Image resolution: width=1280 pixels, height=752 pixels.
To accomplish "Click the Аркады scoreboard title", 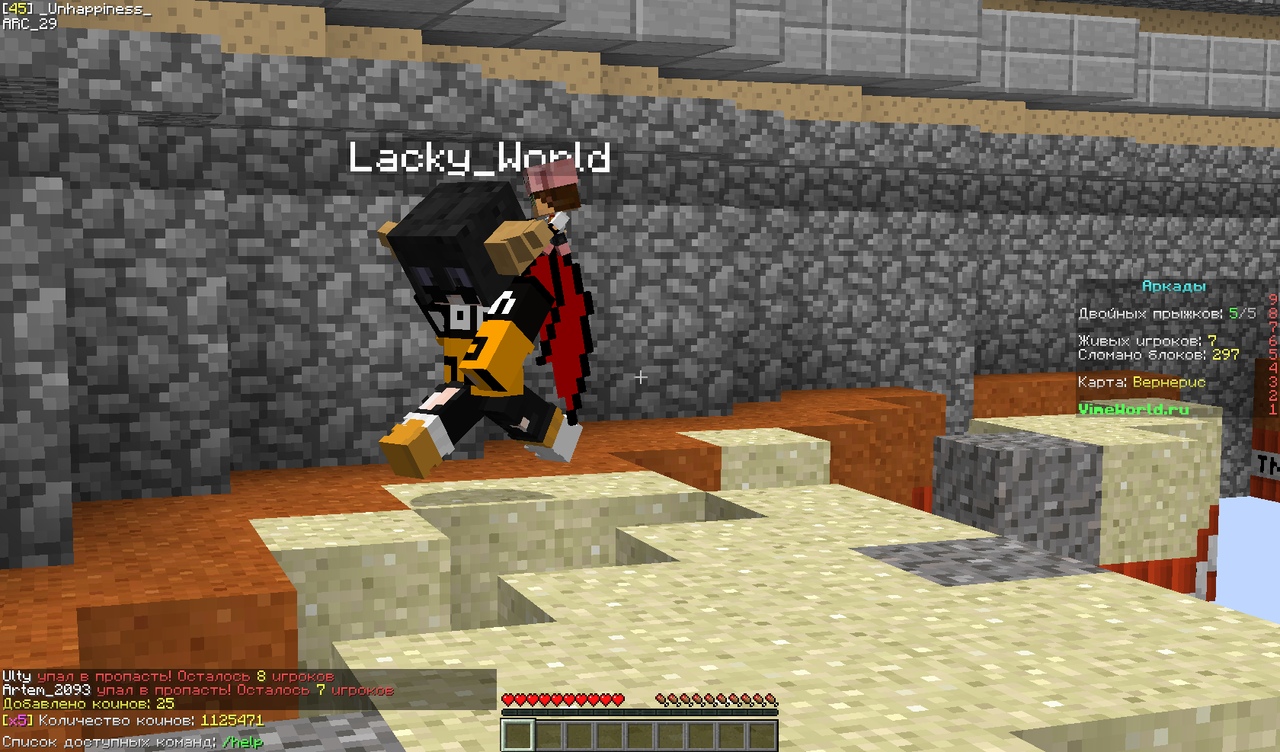I will coord(1174,285).
